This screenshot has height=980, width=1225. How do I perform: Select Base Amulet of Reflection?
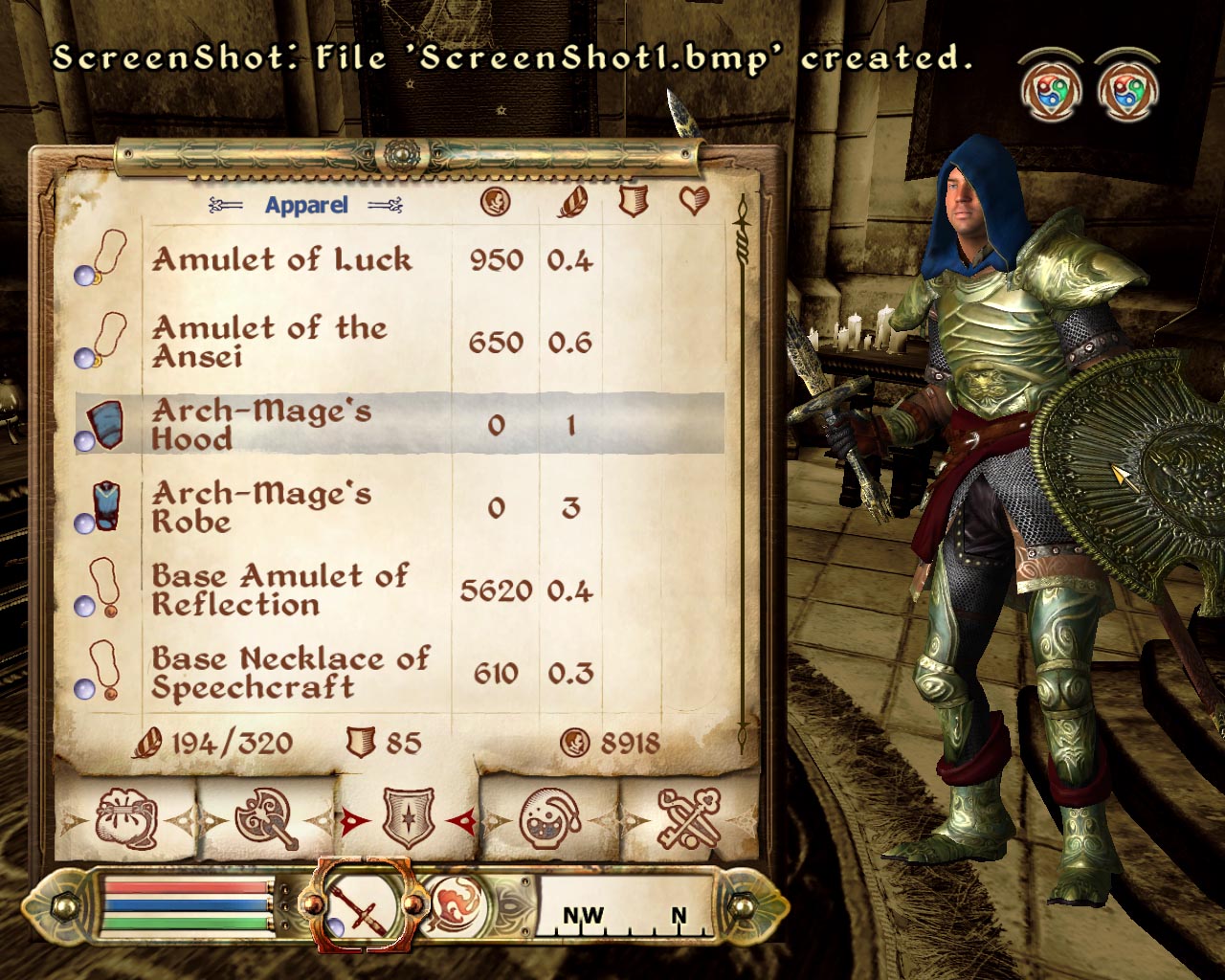coord(279,590)
